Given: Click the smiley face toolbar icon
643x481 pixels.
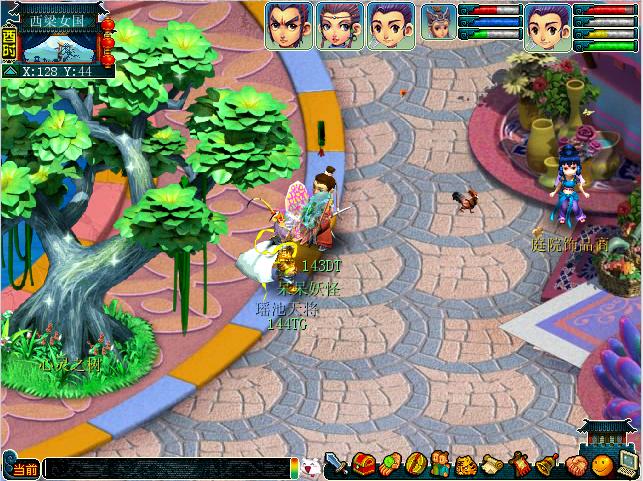Looking at the screenshot, I should [601, 465].
